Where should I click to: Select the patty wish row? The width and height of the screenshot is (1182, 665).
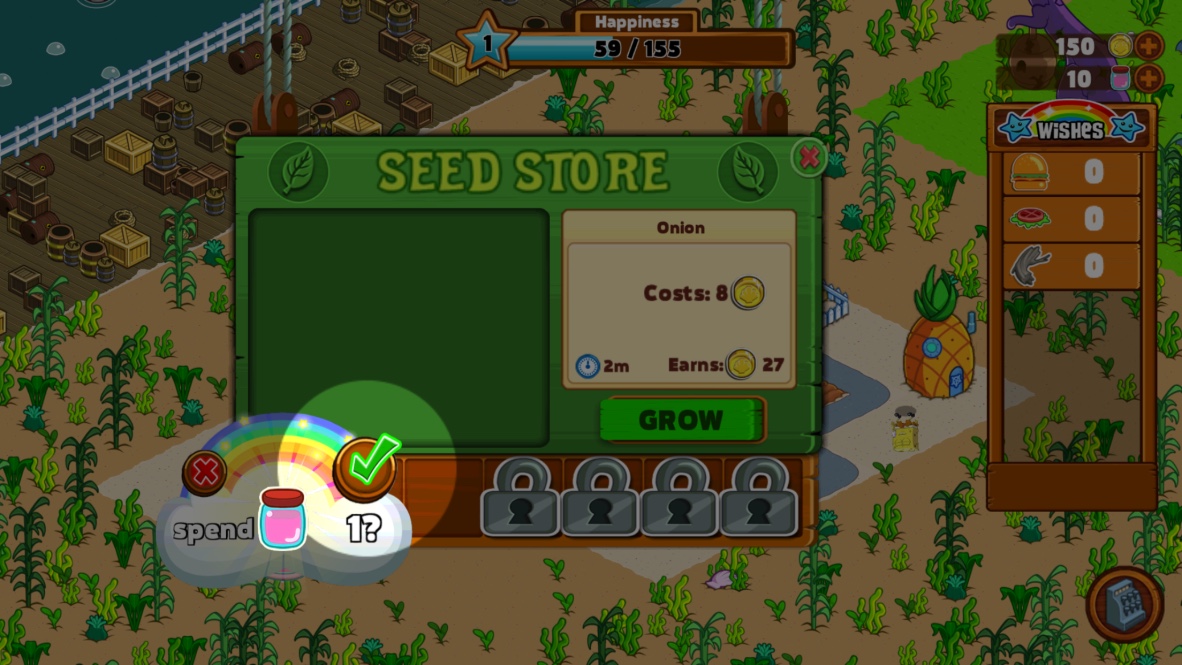[x=1071, y=219]
